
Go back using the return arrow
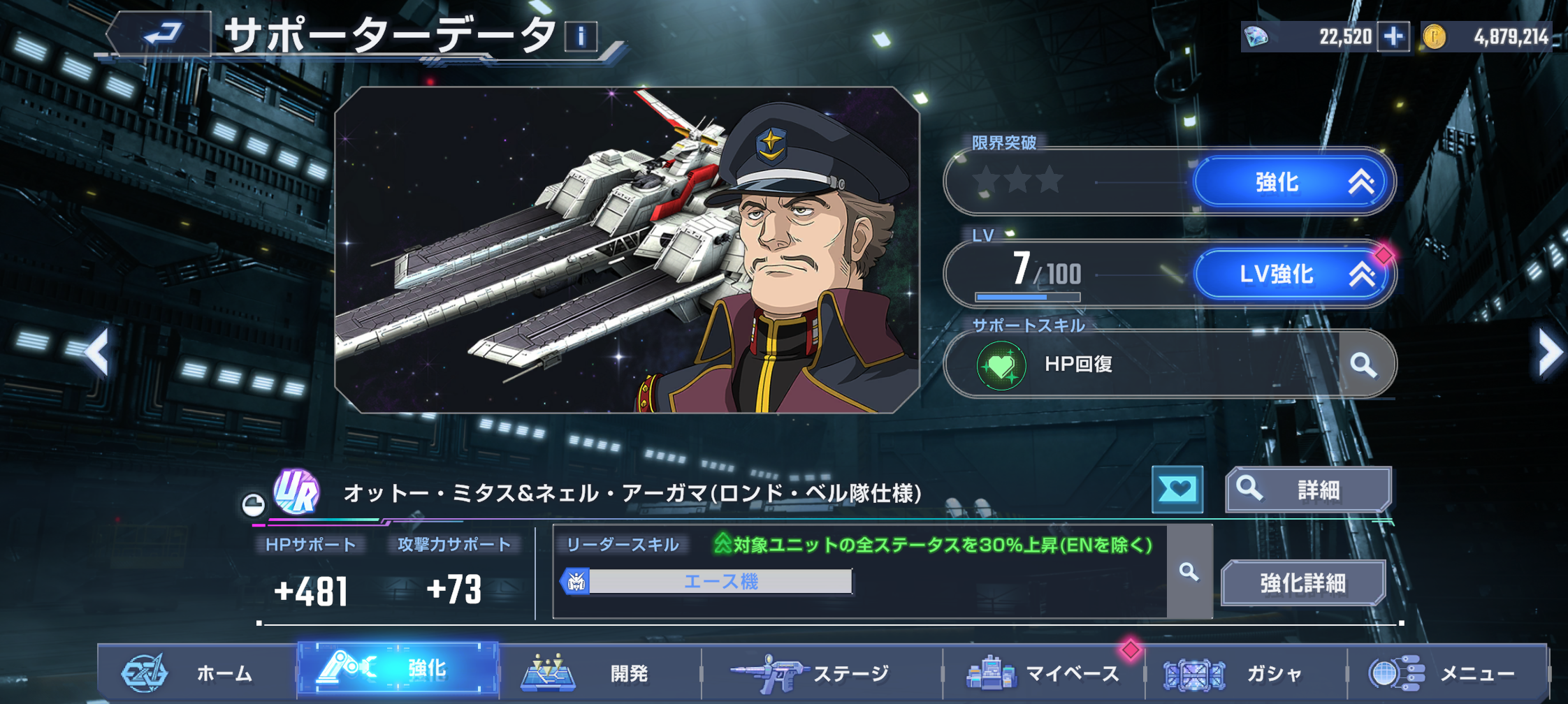click(x=162, y=34)
